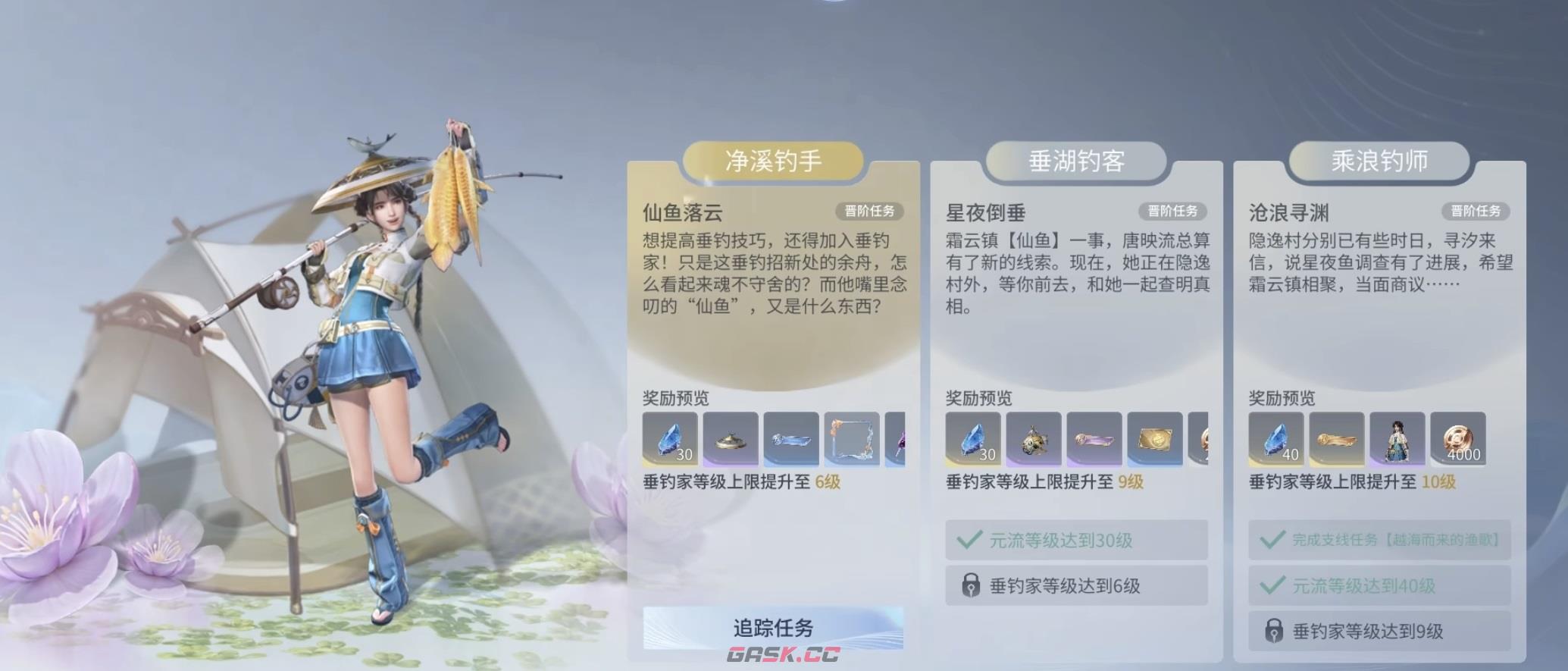View the crystal shard reward item
The height and width of the screenshot is (671, 1568).
[790, 440]
